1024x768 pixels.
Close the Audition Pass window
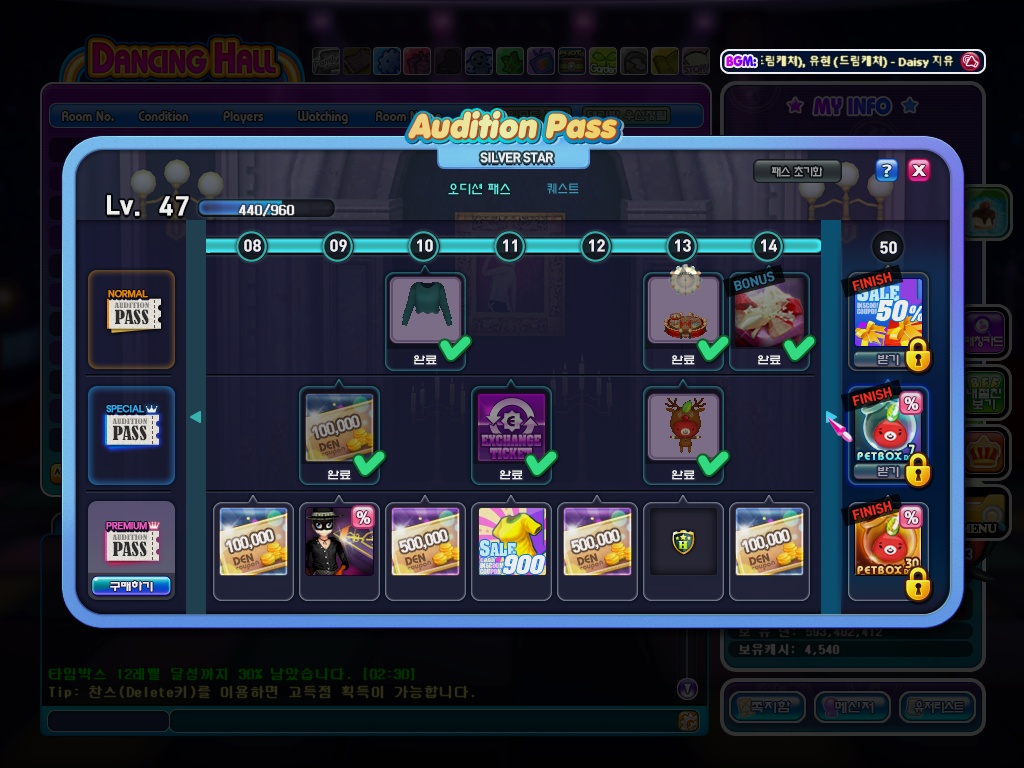pyautogui.click(x=919, y=170)
